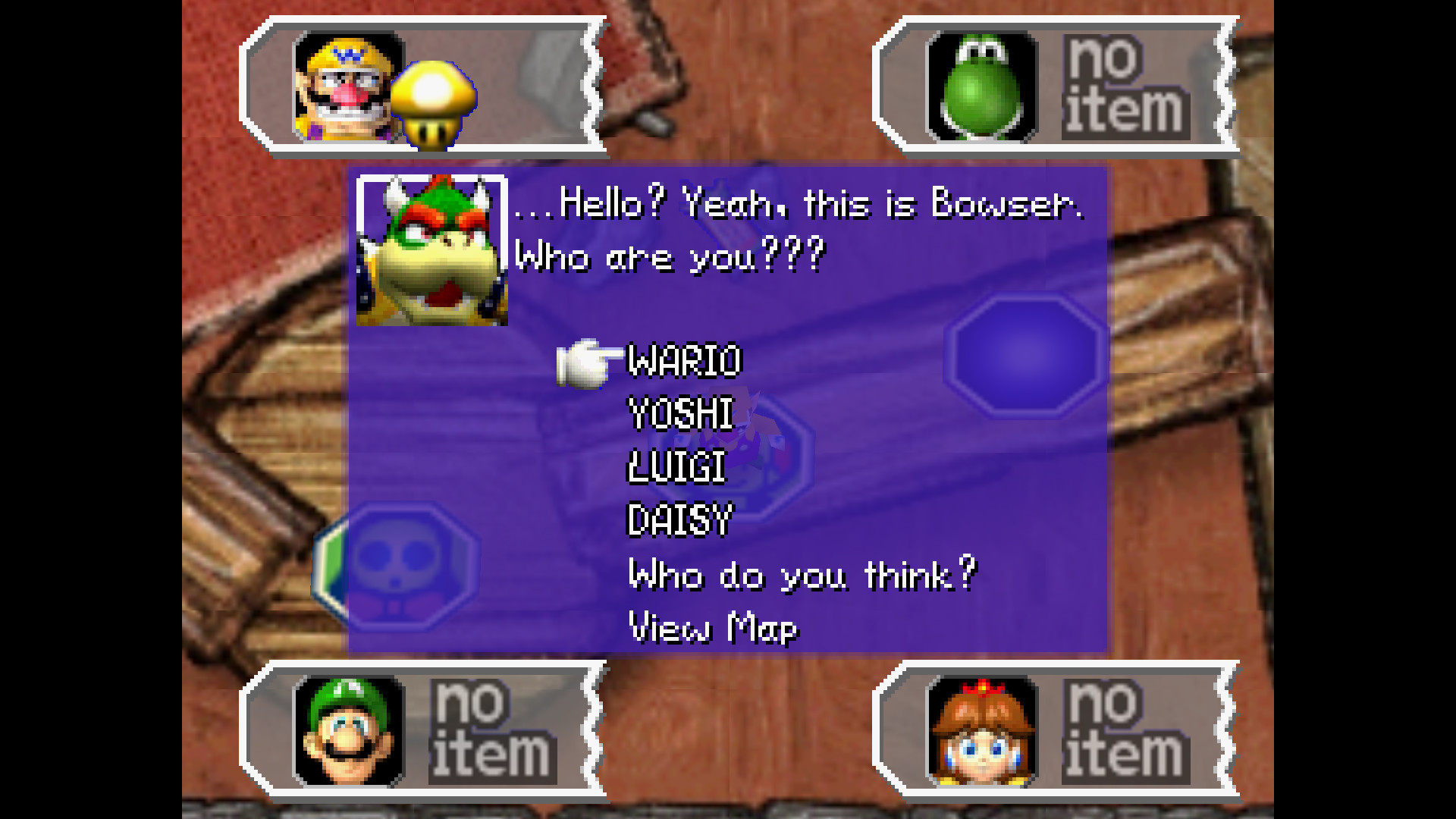Select Luigi's player portrait
This screenshot has height=819, width=1456.
click(348, 731)
